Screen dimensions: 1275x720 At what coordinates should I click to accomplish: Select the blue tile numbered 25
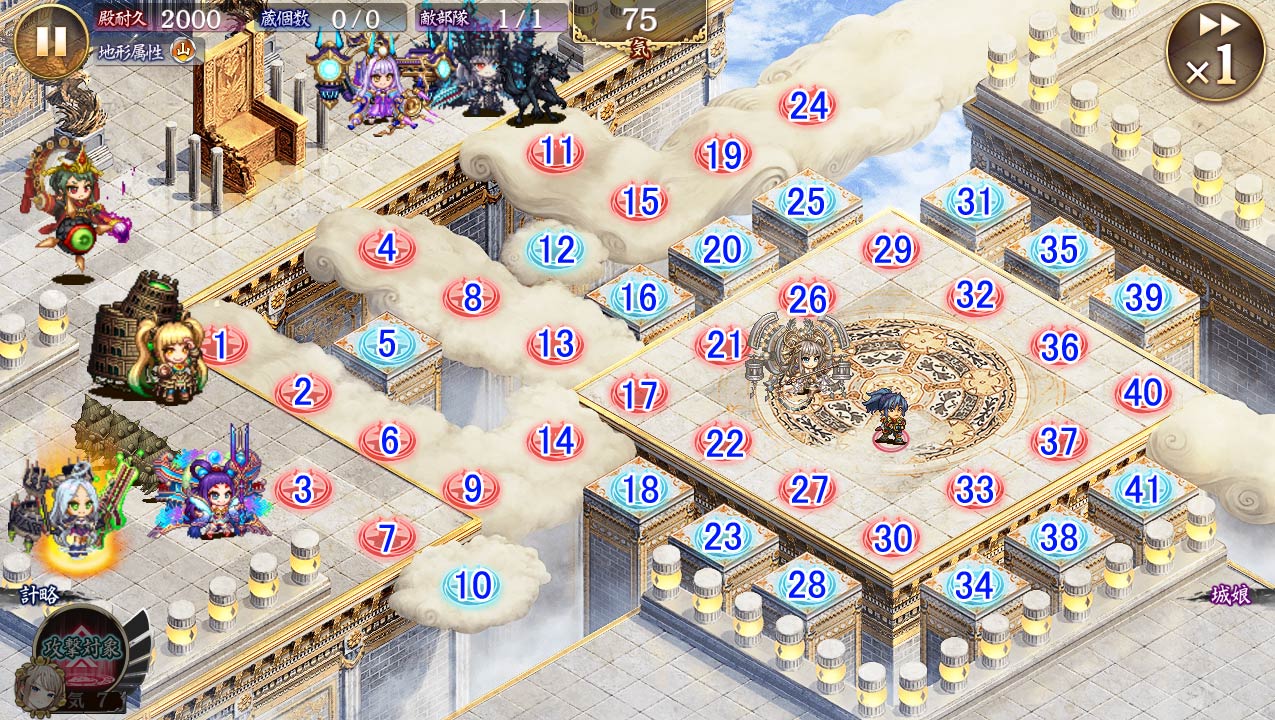pos(806,202)
